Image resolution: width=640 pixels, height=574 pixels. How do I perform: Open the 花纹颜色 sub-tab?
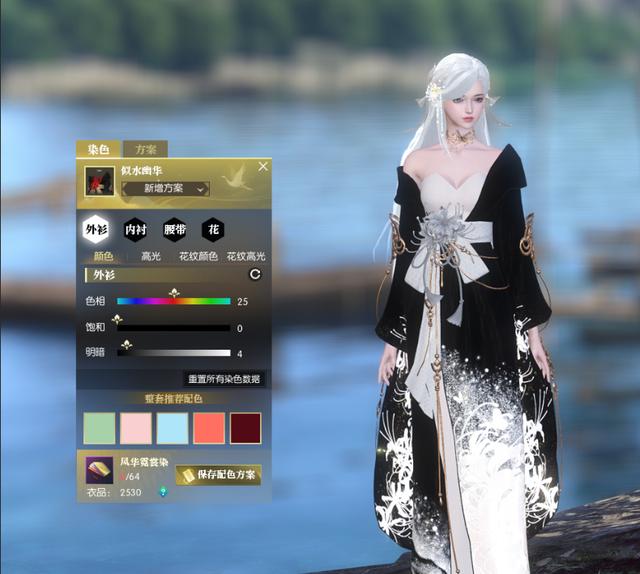198,256
